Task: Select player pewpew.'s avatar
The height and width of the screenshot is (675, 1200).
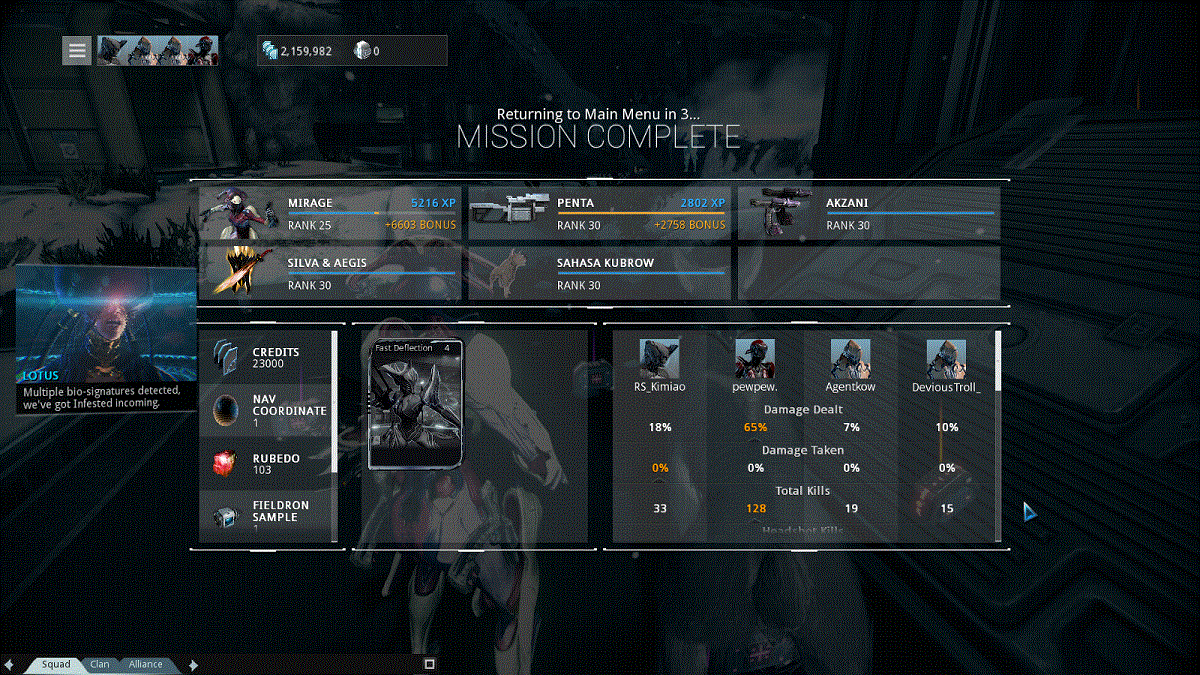Action: [x=755, y=359]
